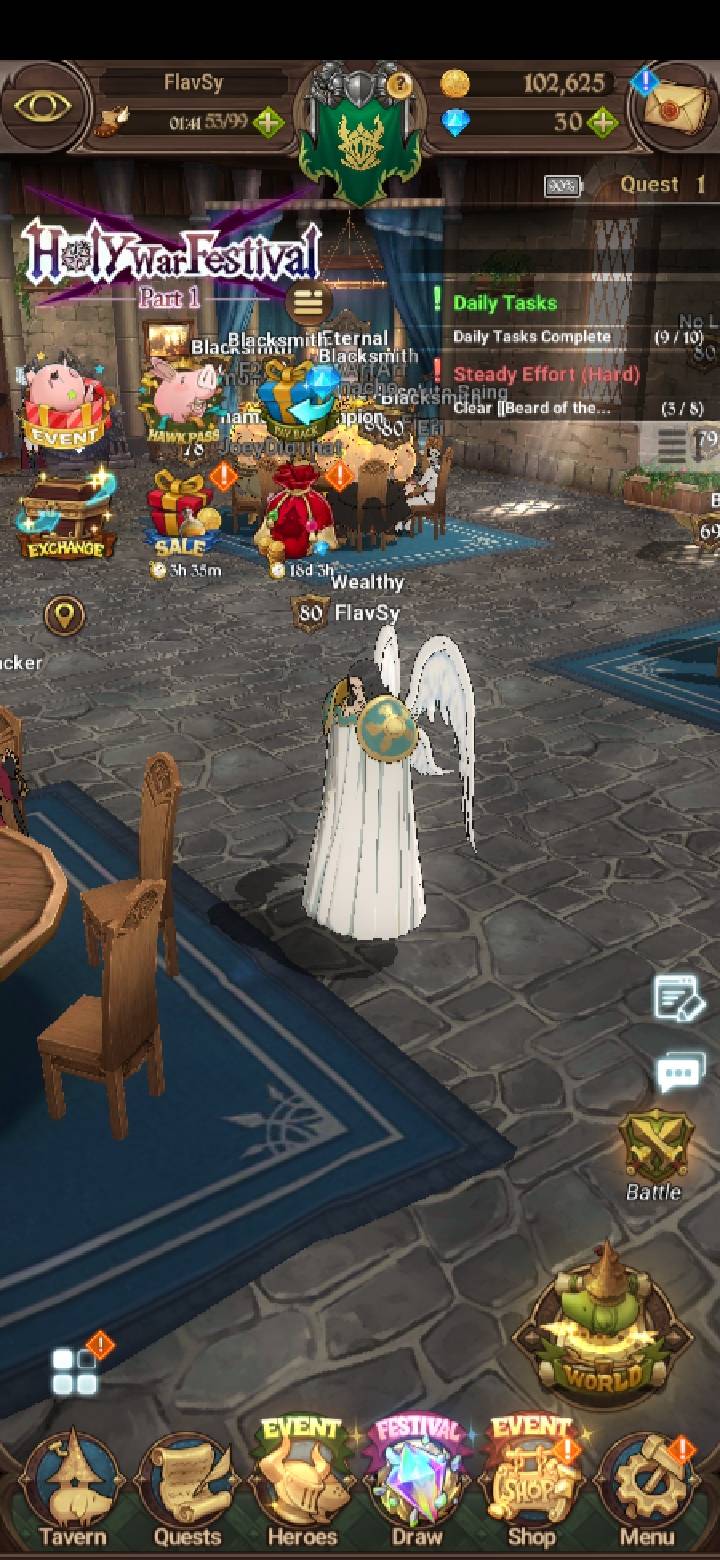720x1560 pixels.
Task: Open the mailbox envelope
Action: click(x=676, y=106)
